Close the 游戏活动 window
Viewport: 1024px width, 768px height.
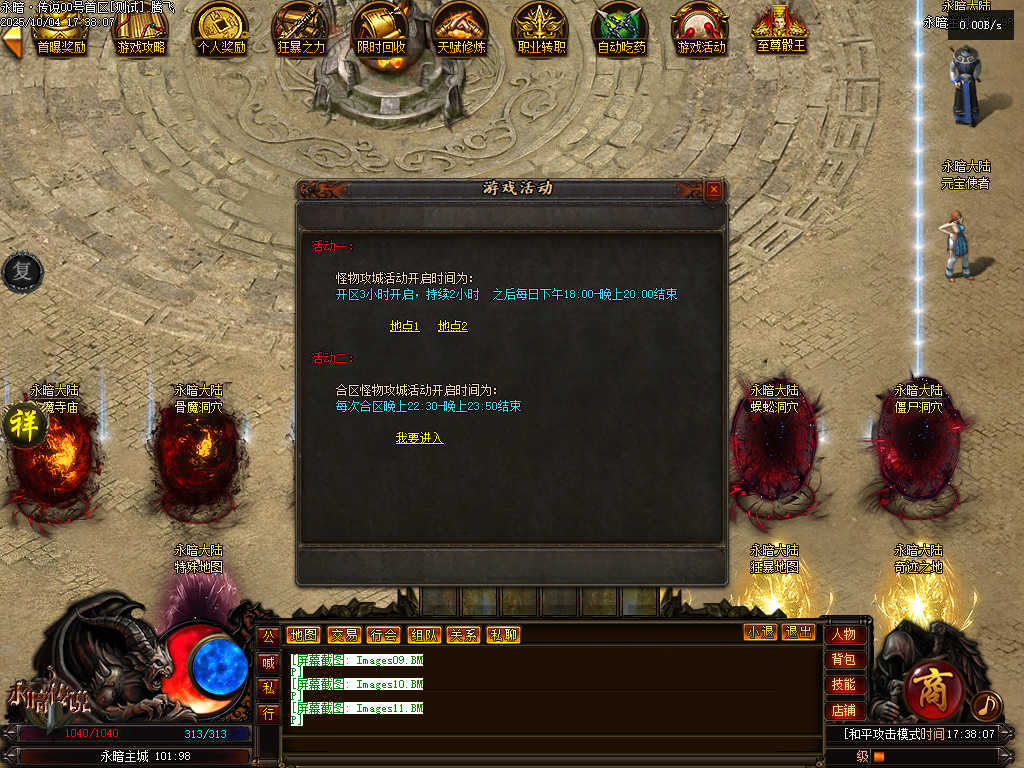pyautogui.click(x=713, y=189)
